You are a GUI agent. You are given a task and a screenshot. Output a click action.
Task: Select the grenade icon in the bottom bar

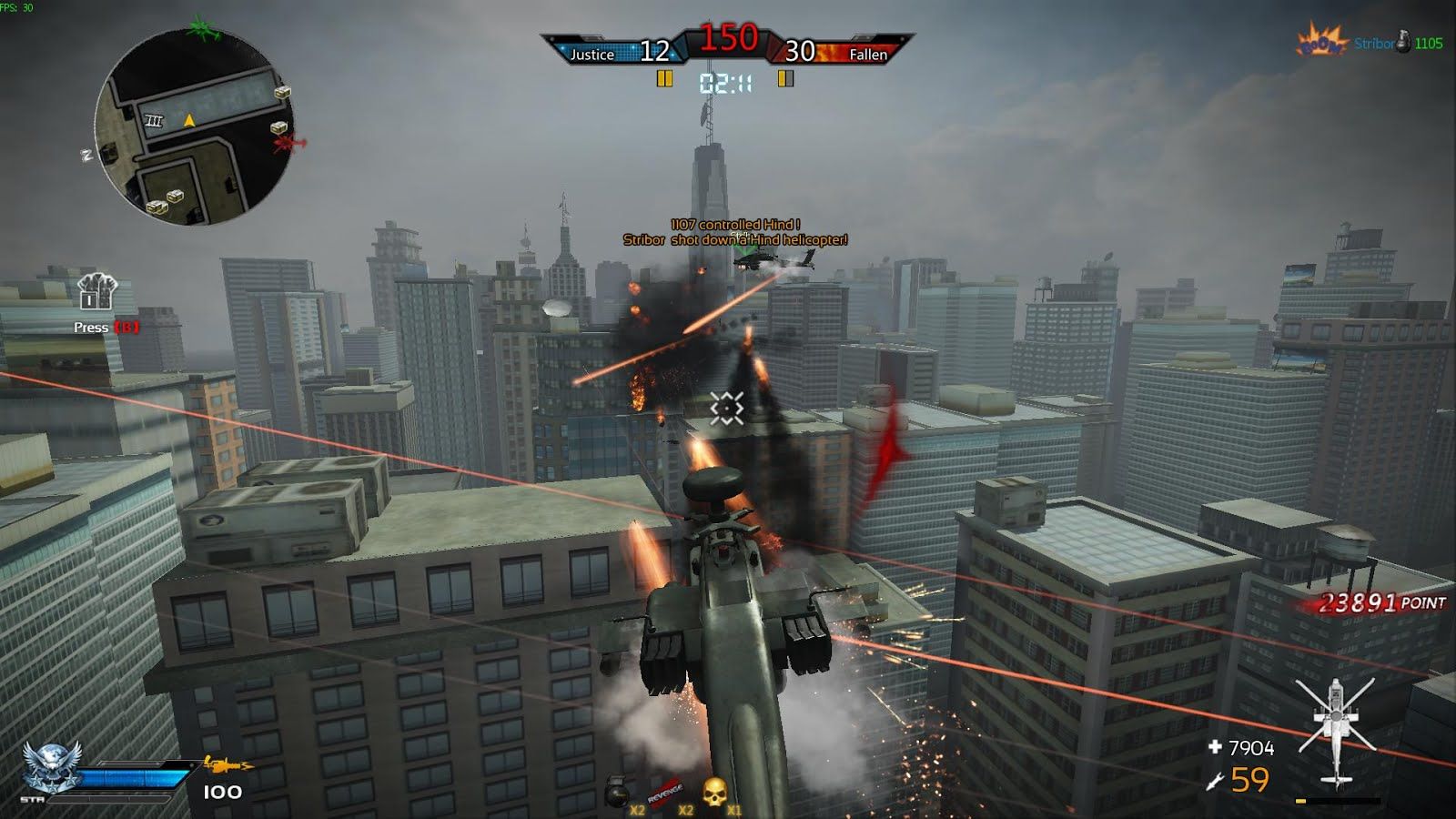coord(617,793)
